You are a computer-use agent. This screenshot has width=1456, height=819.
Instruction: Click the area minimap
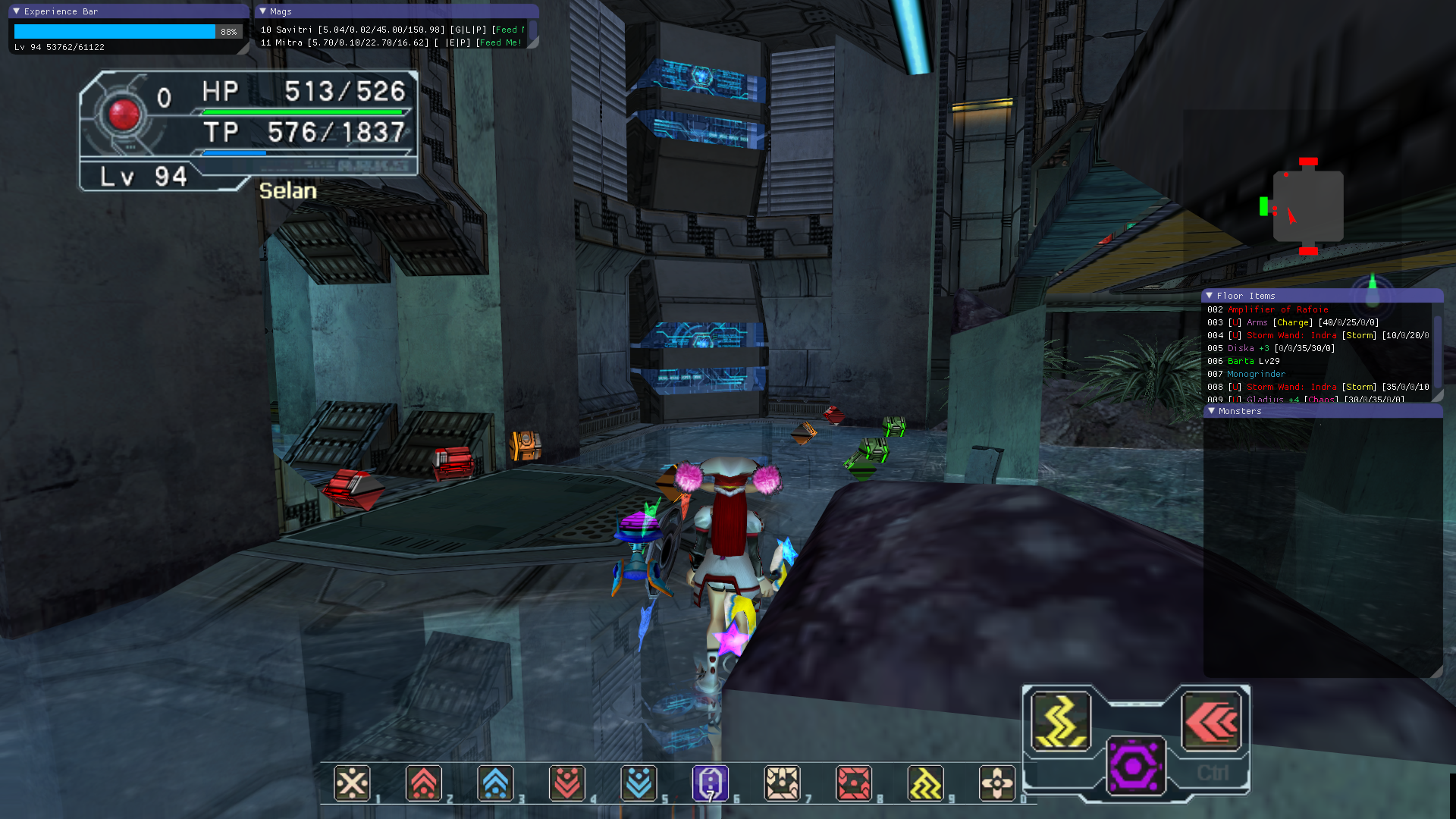click(1307, 206)
